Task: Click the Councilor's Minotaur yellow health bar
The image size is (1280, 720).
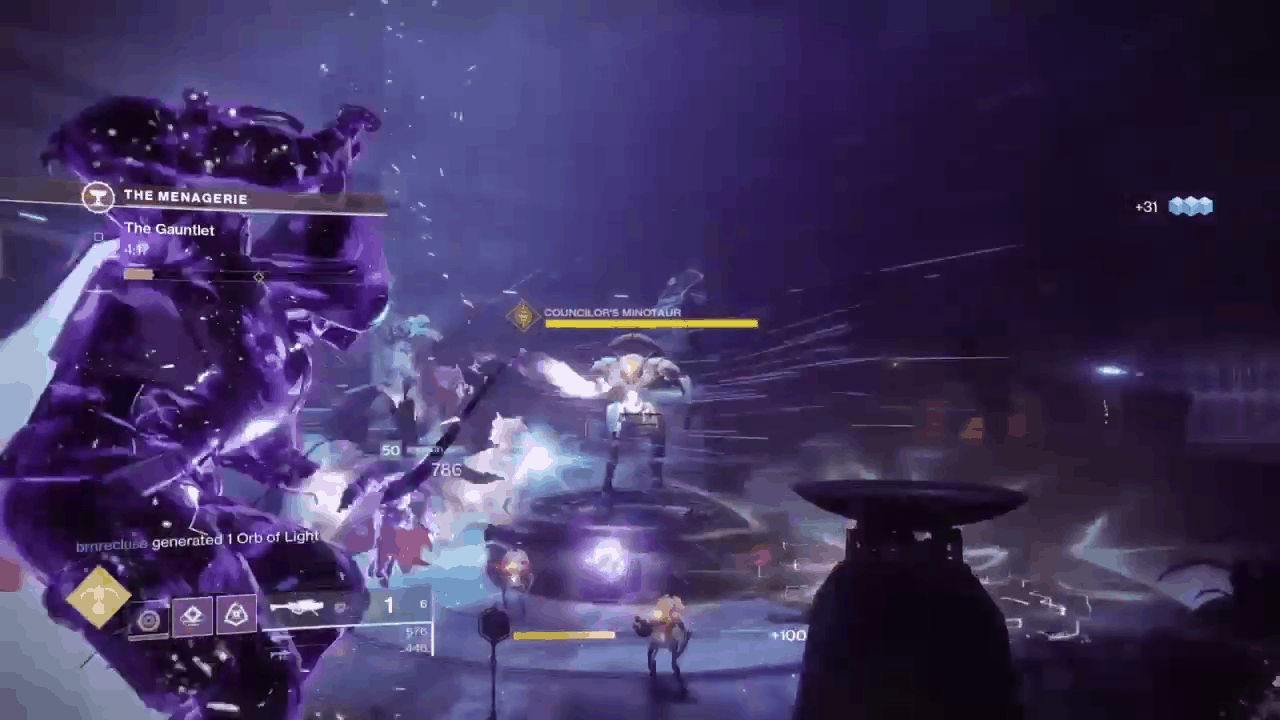Action: 650,324
